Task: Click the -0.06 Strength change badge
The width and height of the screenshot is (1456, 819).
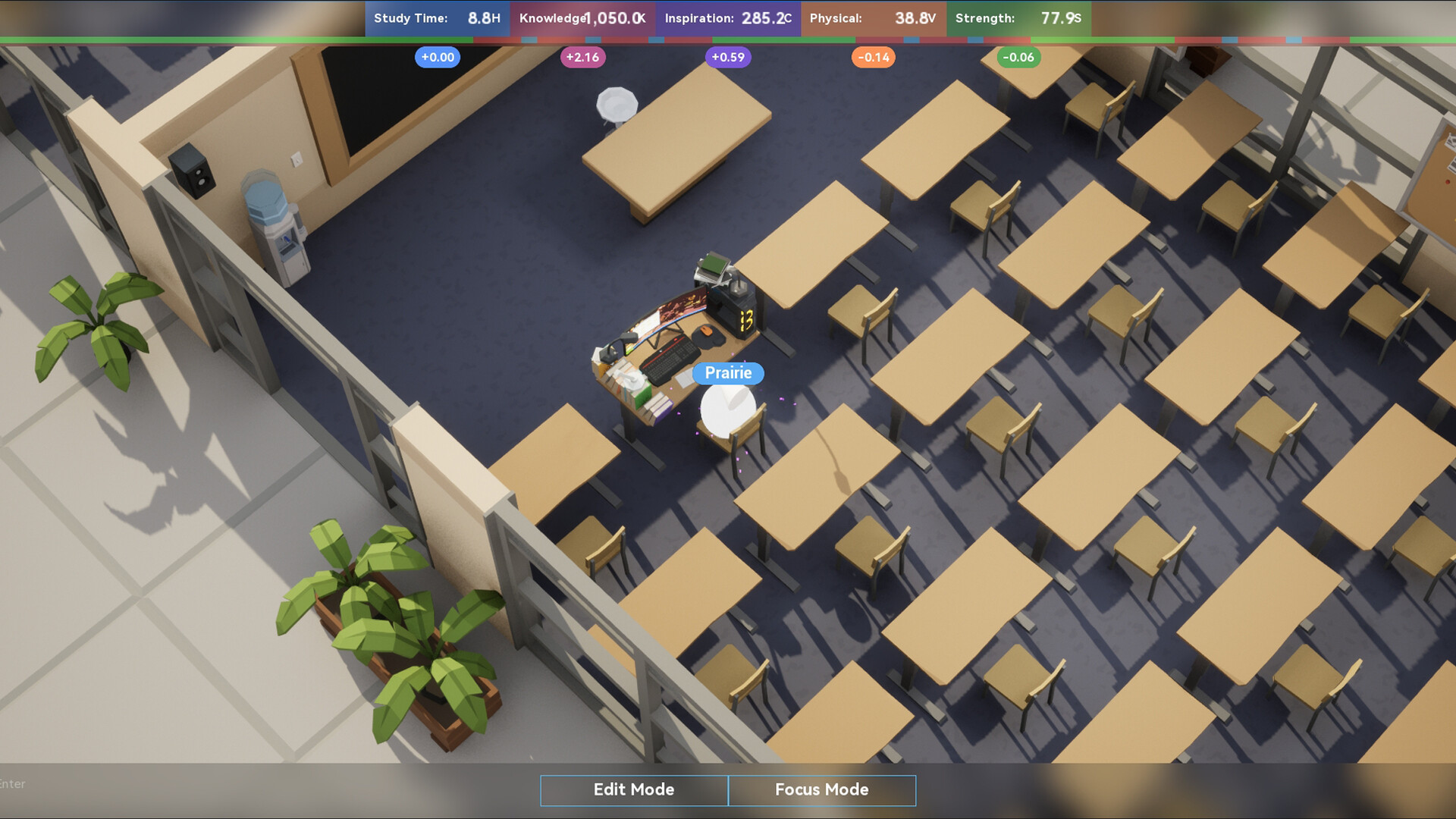Action: coord(1018,57)
